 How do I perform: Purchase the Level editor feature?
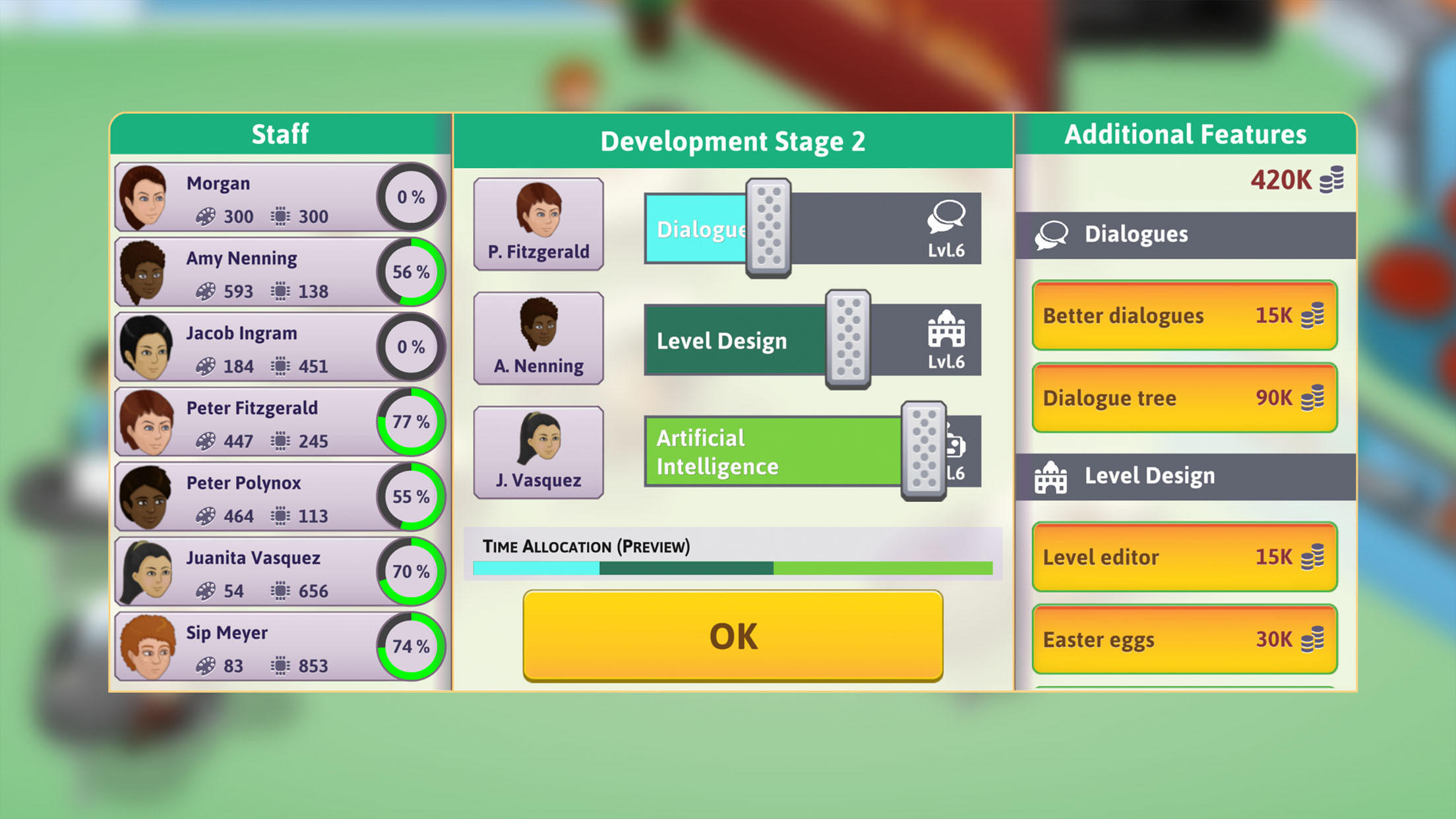click(x=1184, y=557)
